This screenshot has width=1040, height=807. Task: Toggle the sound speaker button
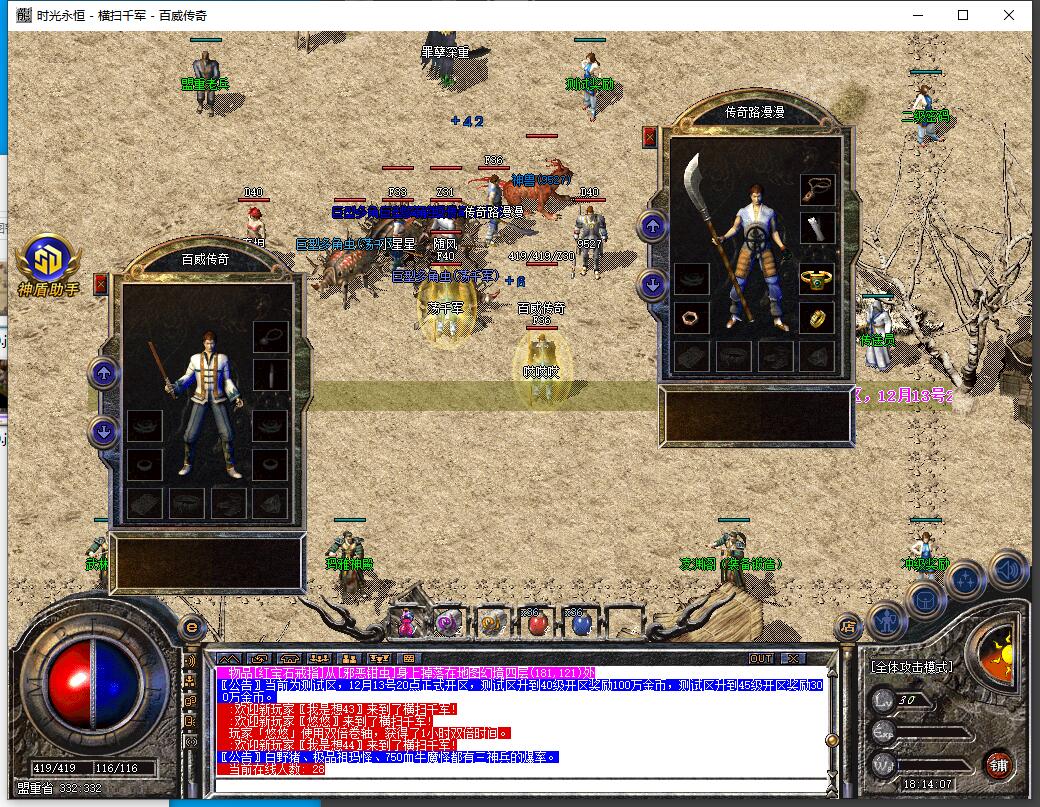point(1008,570)
